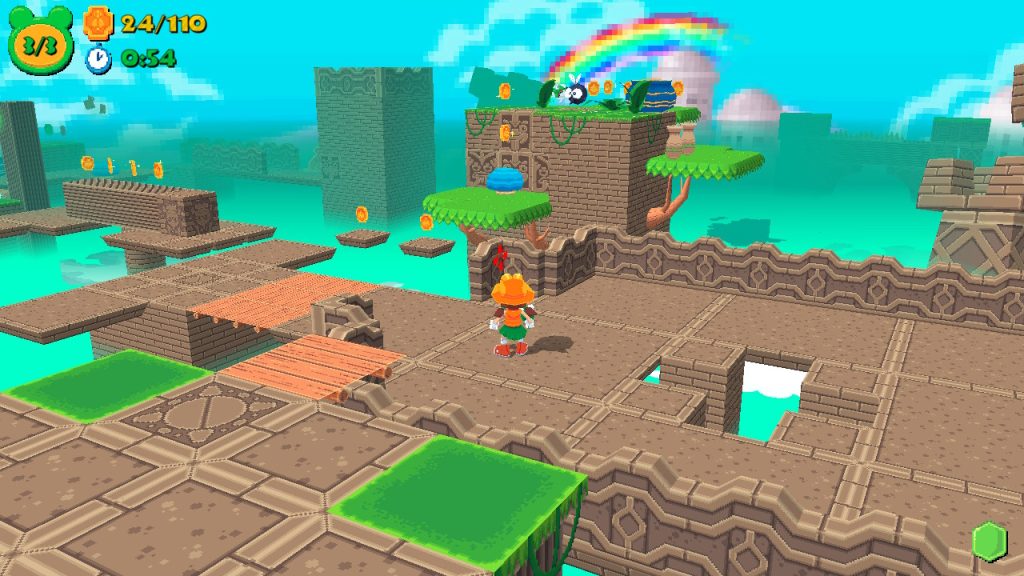
Task: Click the green hexagon gem icon
Action: 988,541
